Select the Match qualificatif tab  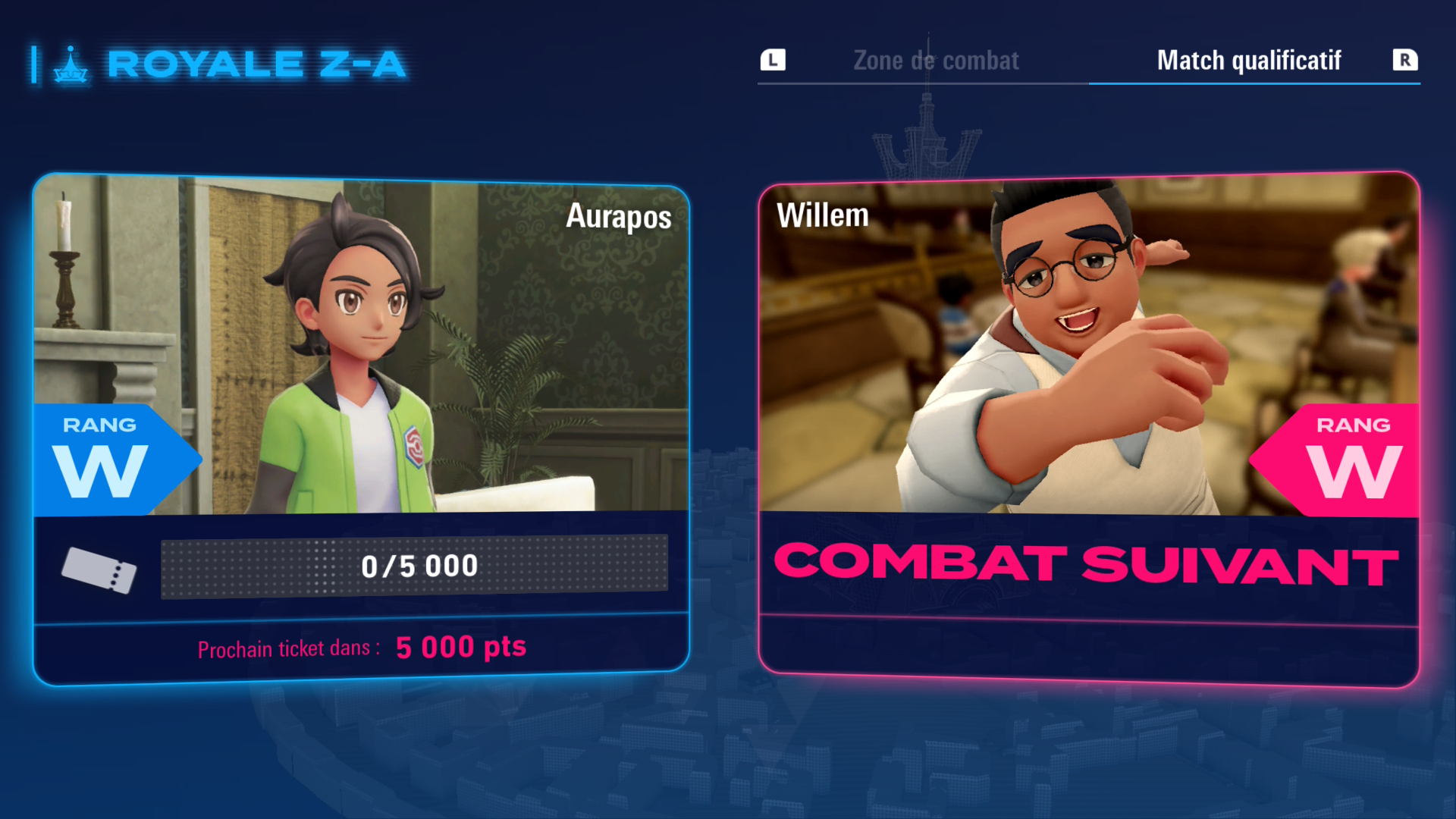point(1248,61)
